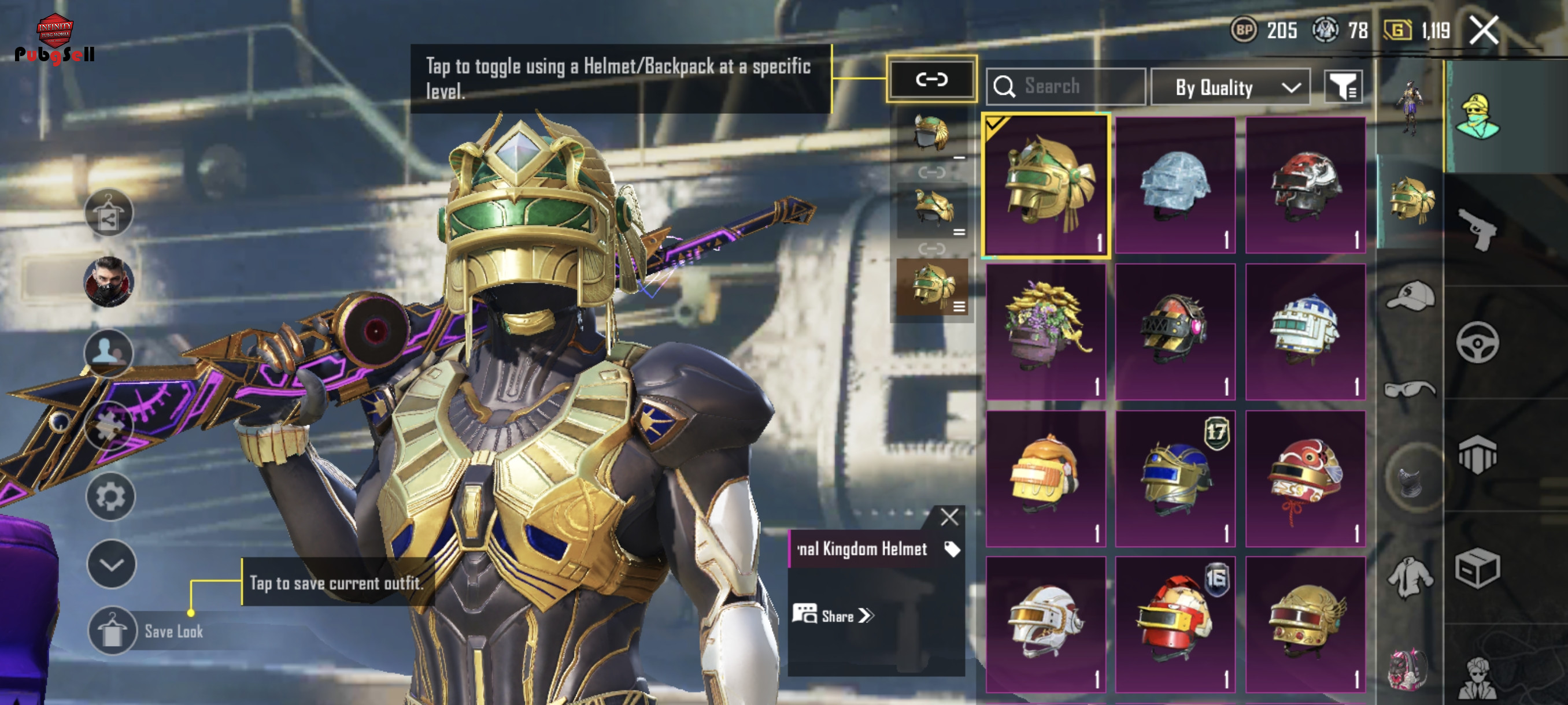This screenshot has width=1568, height=705.
Task: Open the Share option
Action: (x=834, y=615)
